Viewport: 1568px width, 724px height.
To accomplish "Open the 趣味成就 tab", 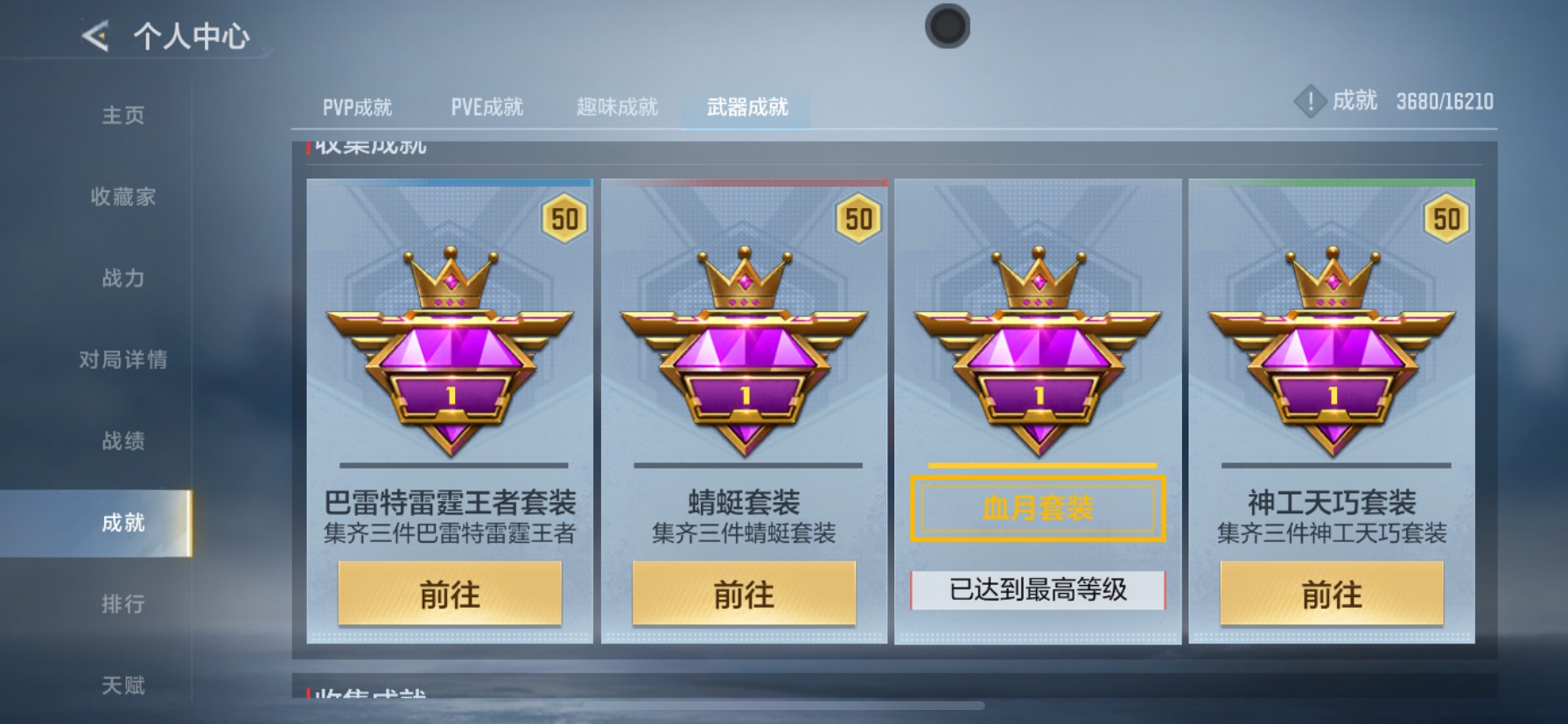I will (x=616, y=106).
